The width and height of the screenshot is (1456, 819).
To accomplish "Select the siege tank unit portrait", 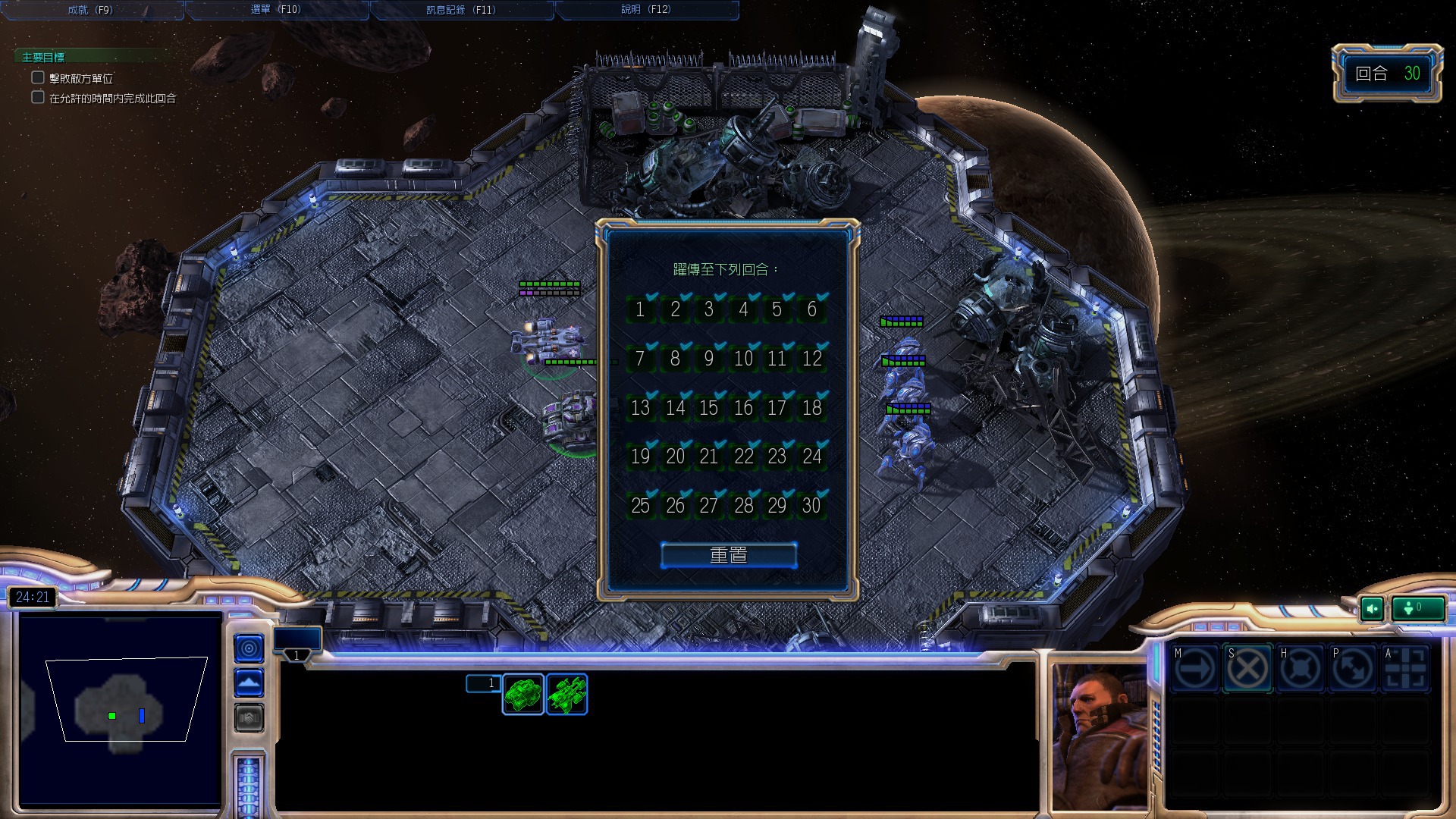I will (522, 694).
